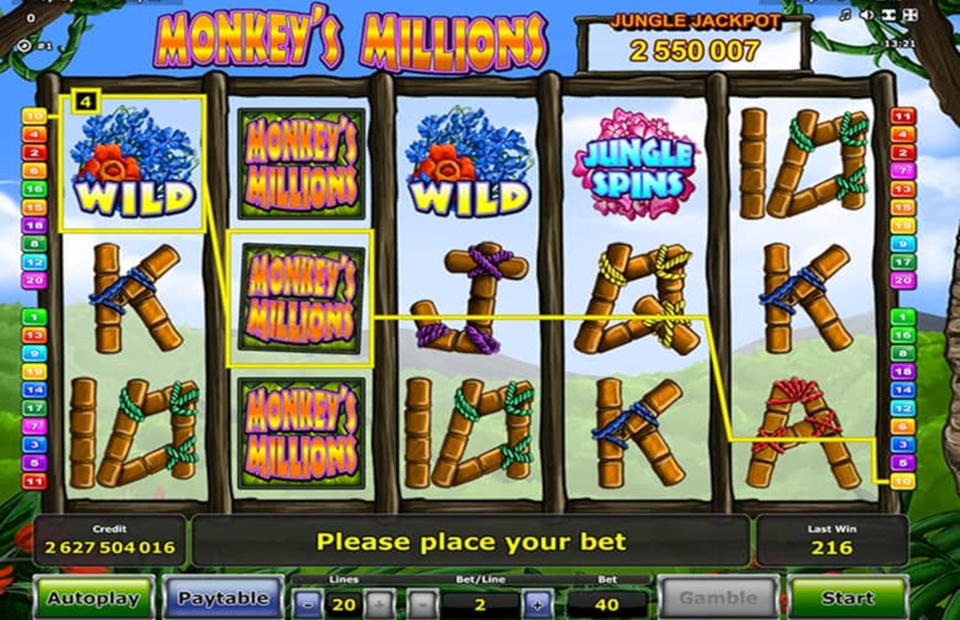960x620 pixels.
Task: Start the spin with the Start button
Action: pyautogui.click(x=847, y=598)
